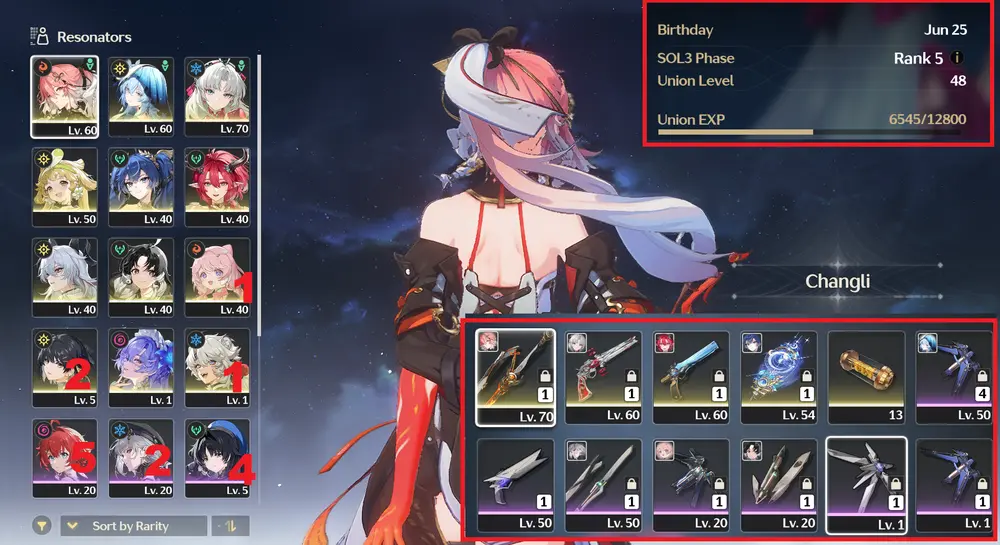Choose the Lv. 60 pistols weapon slot

(602, 376)
